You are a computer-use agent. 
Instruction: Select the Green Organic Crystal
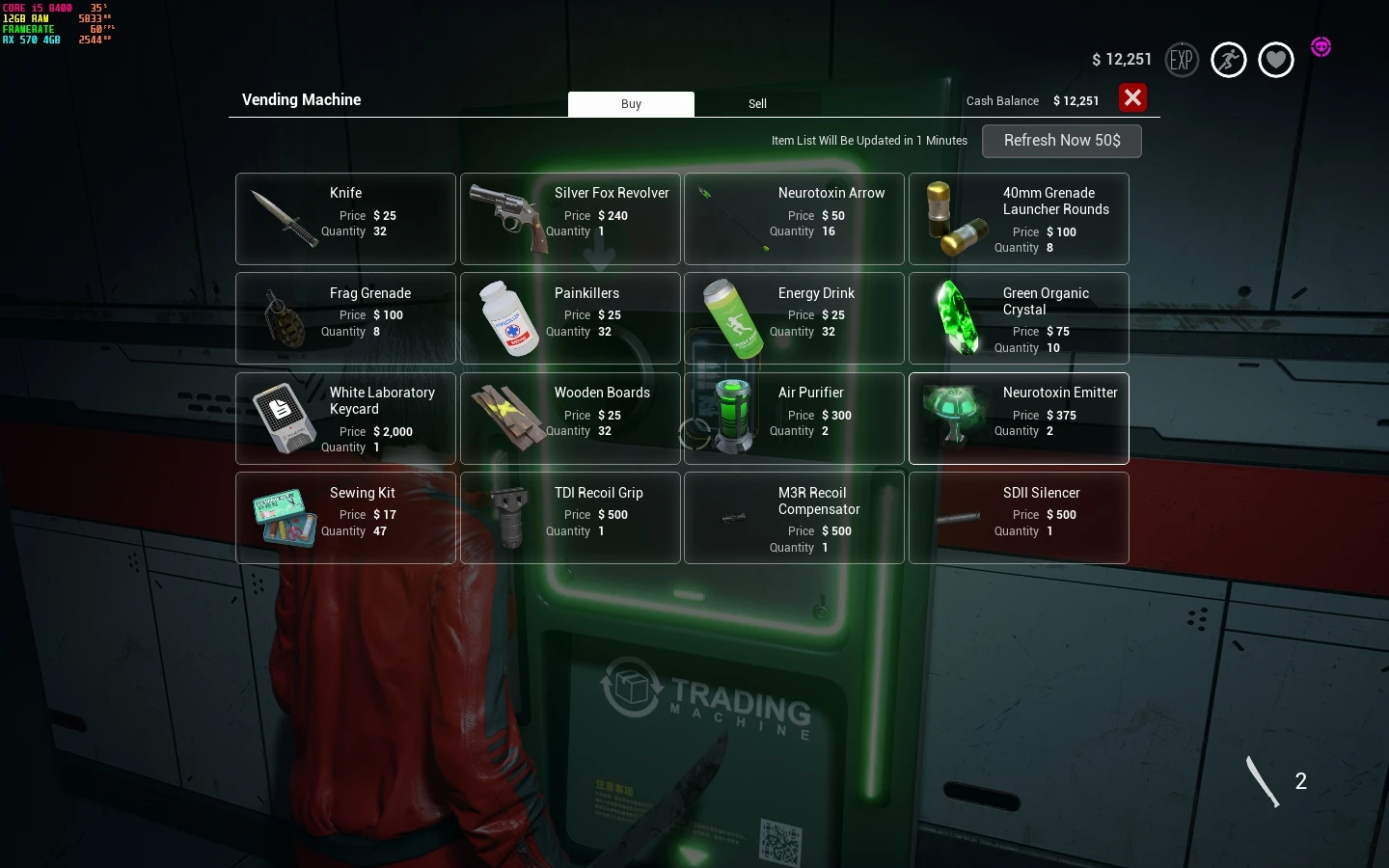(1019, 318)
